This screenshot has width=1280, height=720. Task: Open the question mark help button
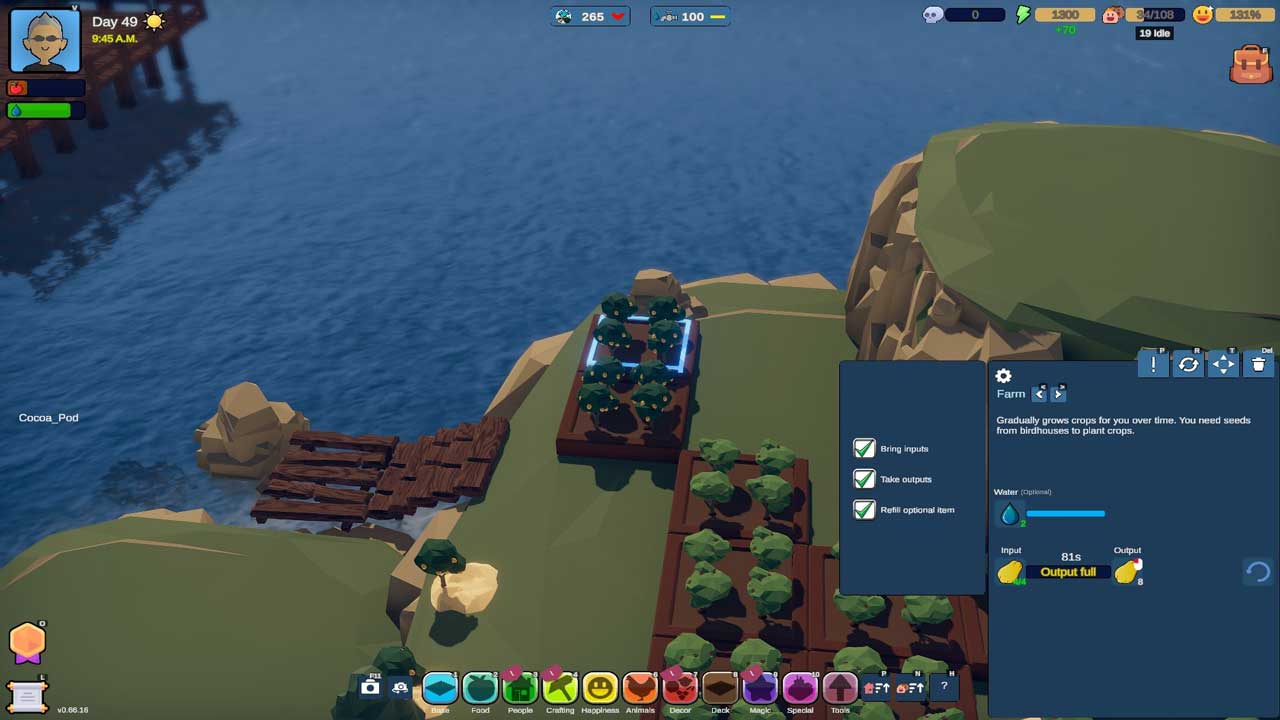(x=943, y=687)
